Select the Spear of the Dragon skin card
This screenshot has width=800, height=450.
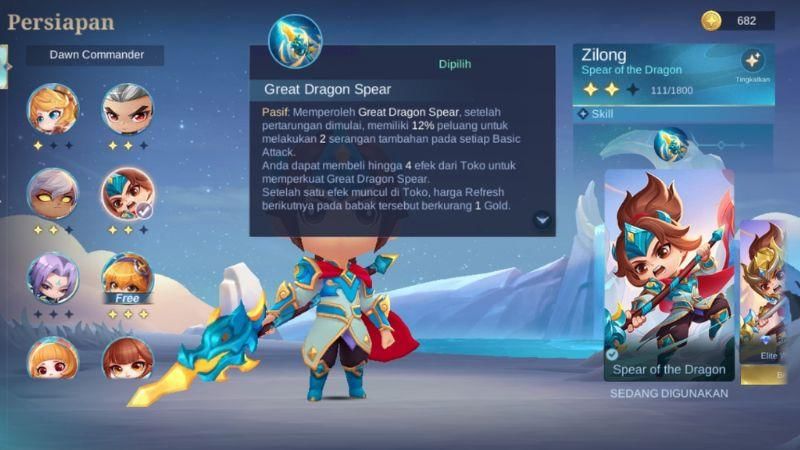click(x=669, y=275)
